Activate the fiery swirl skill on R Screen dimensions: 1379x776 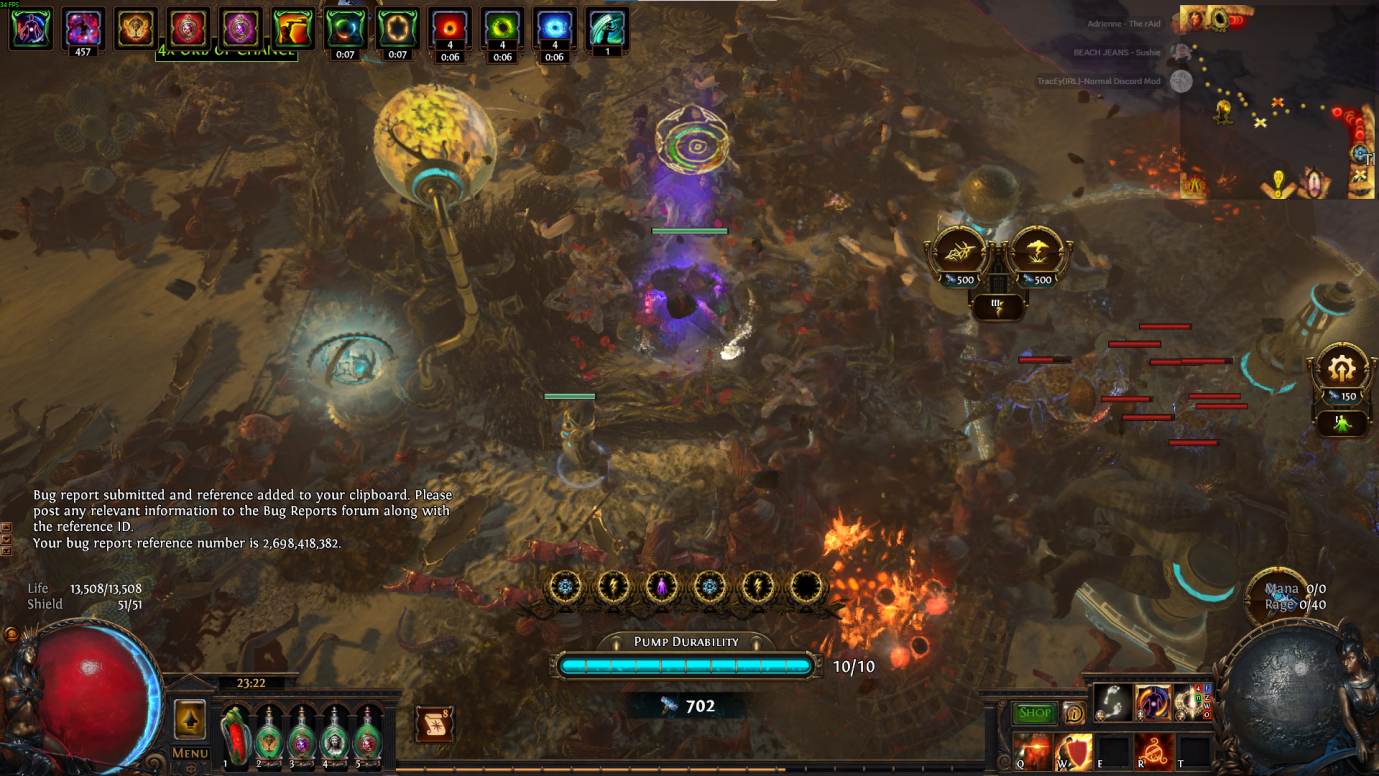click(1153, 751)
